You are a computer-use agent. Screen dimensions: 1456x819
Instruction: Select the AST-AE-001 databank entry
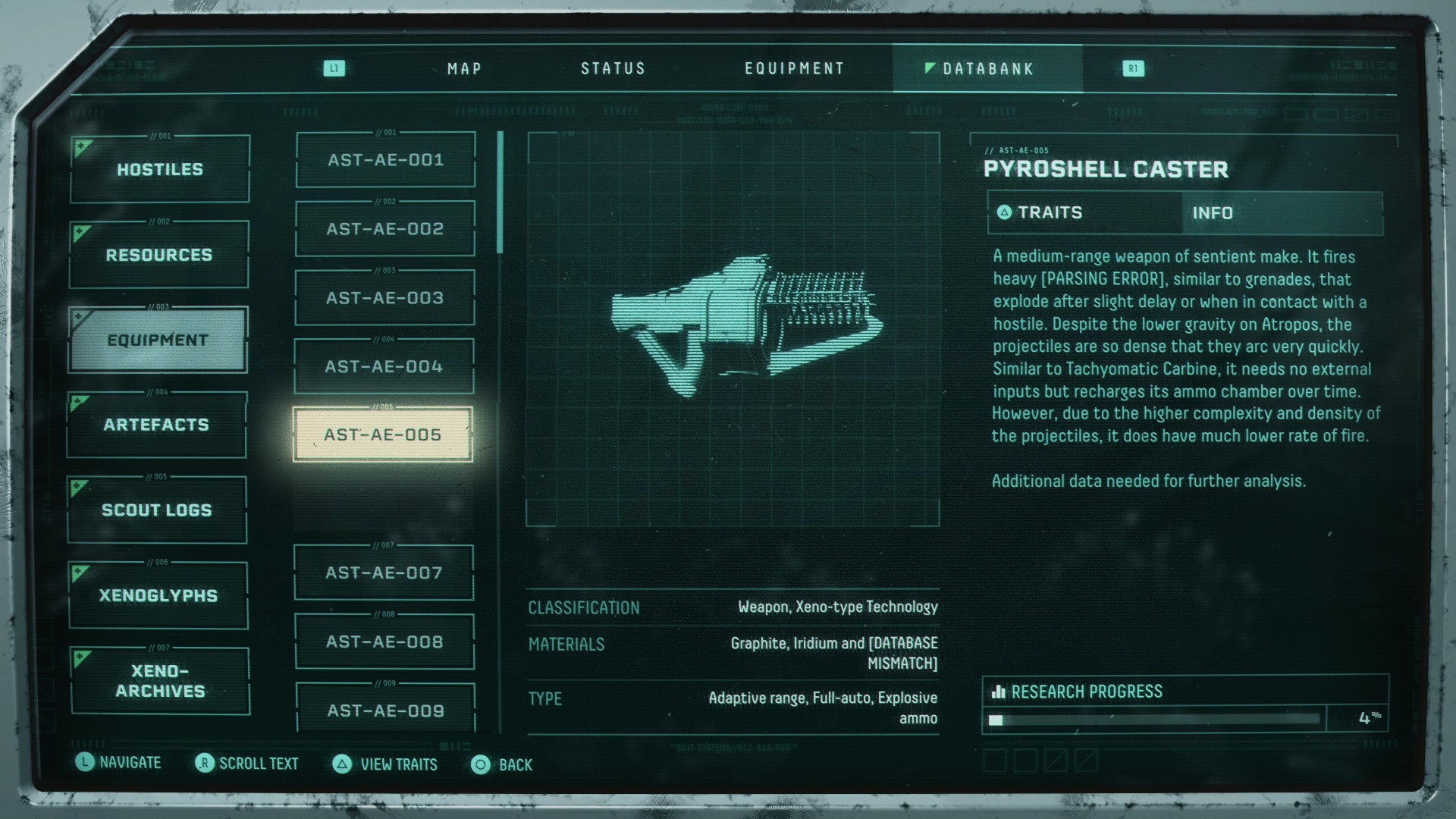pyautogui.click(x=384, y=160)
